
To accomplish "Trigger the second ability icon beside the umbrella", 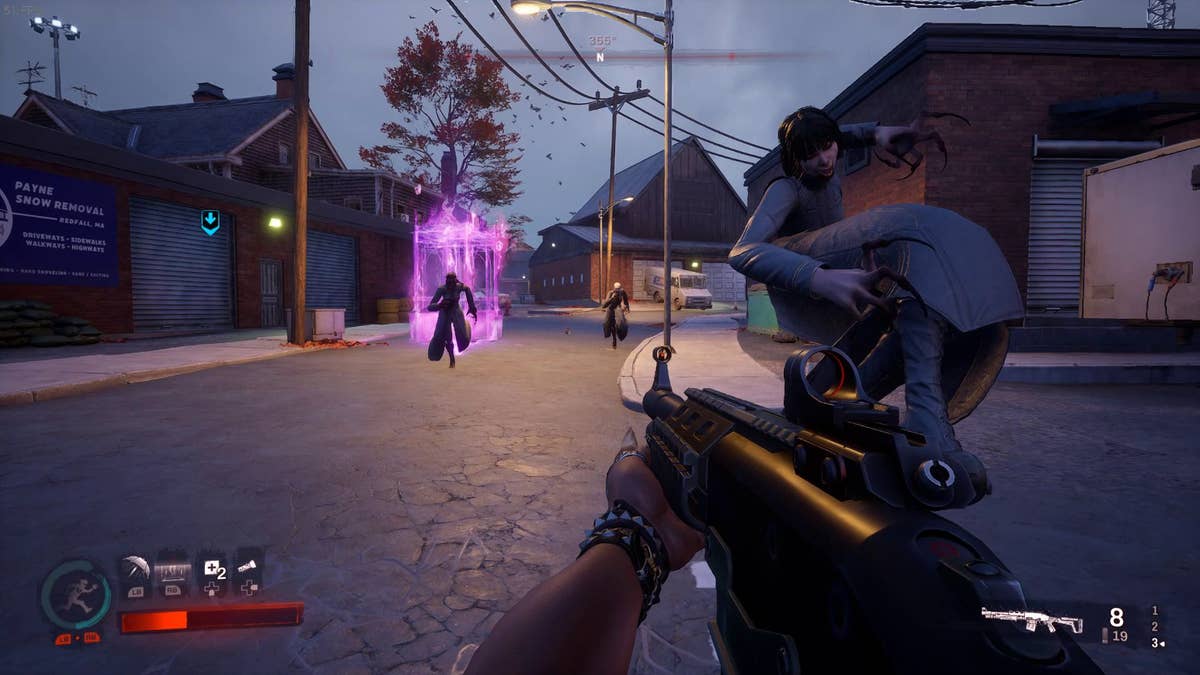I will pos(171,572).
